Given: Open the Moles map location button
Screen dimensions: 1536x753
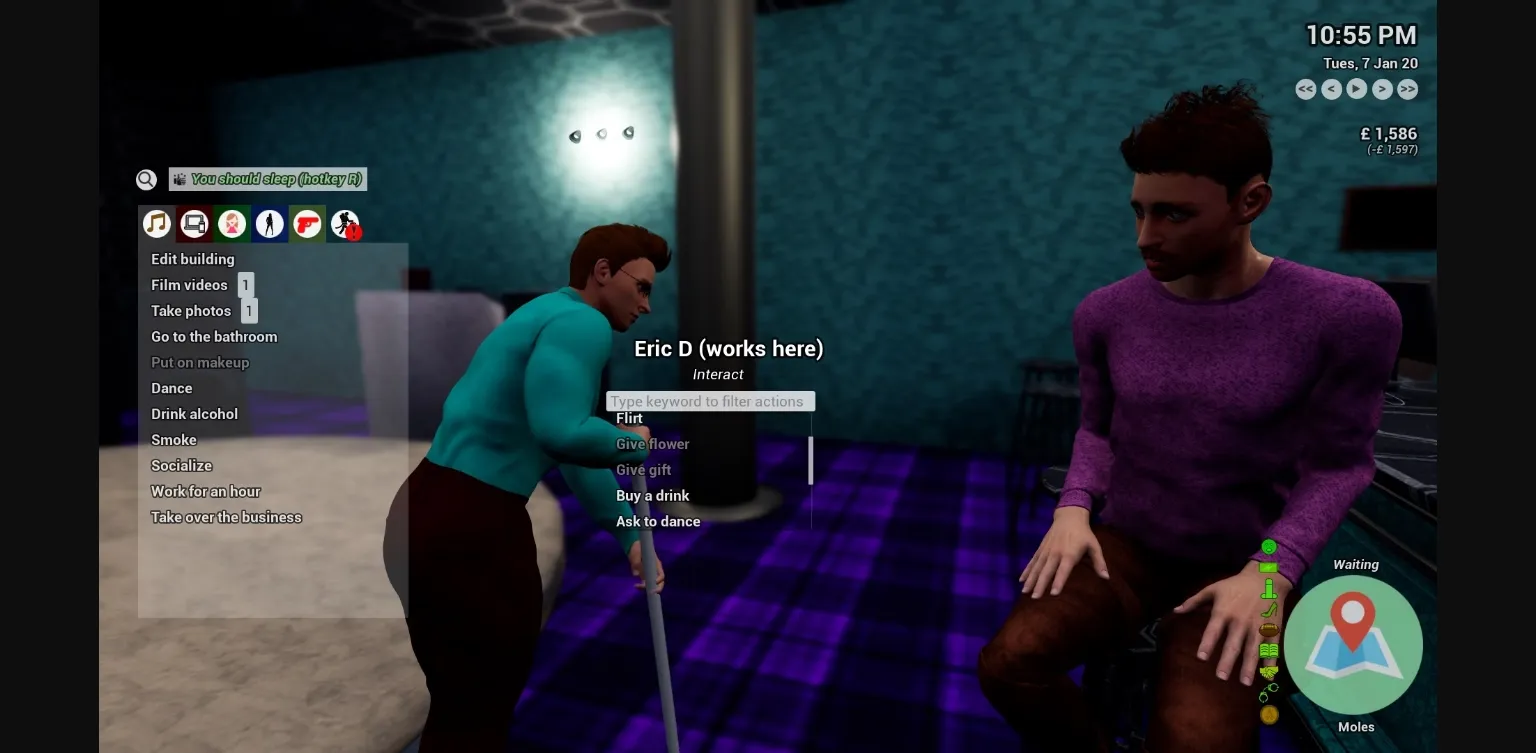Looking at the screenshot, I should 1353,645.
